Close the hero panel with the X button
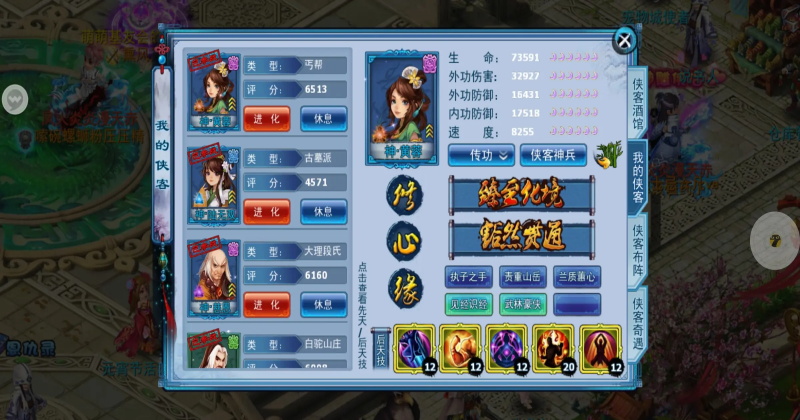This screenshot has height=420, width=800. [x=624, y=40]
